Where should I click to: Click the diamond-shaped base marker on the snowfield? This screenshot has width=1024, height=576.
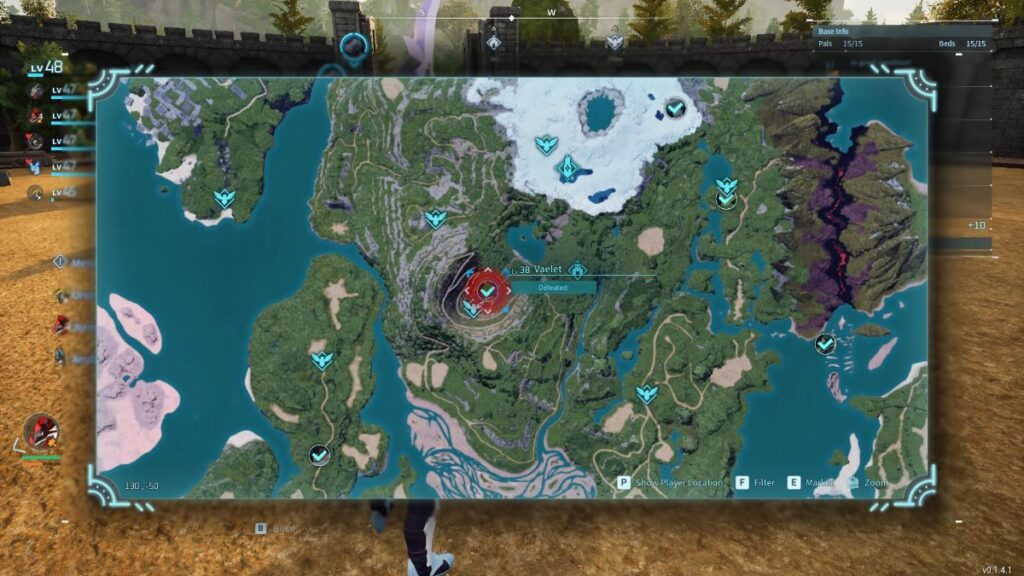coord(568,167)
